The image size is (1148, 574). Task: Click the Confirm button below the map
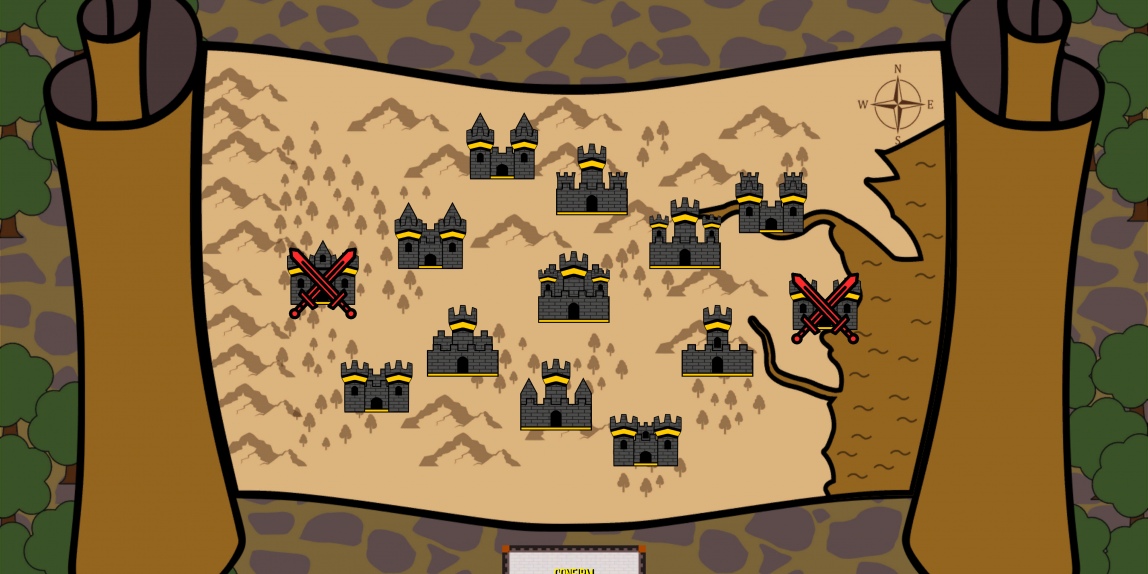click(x=574, y=564)
